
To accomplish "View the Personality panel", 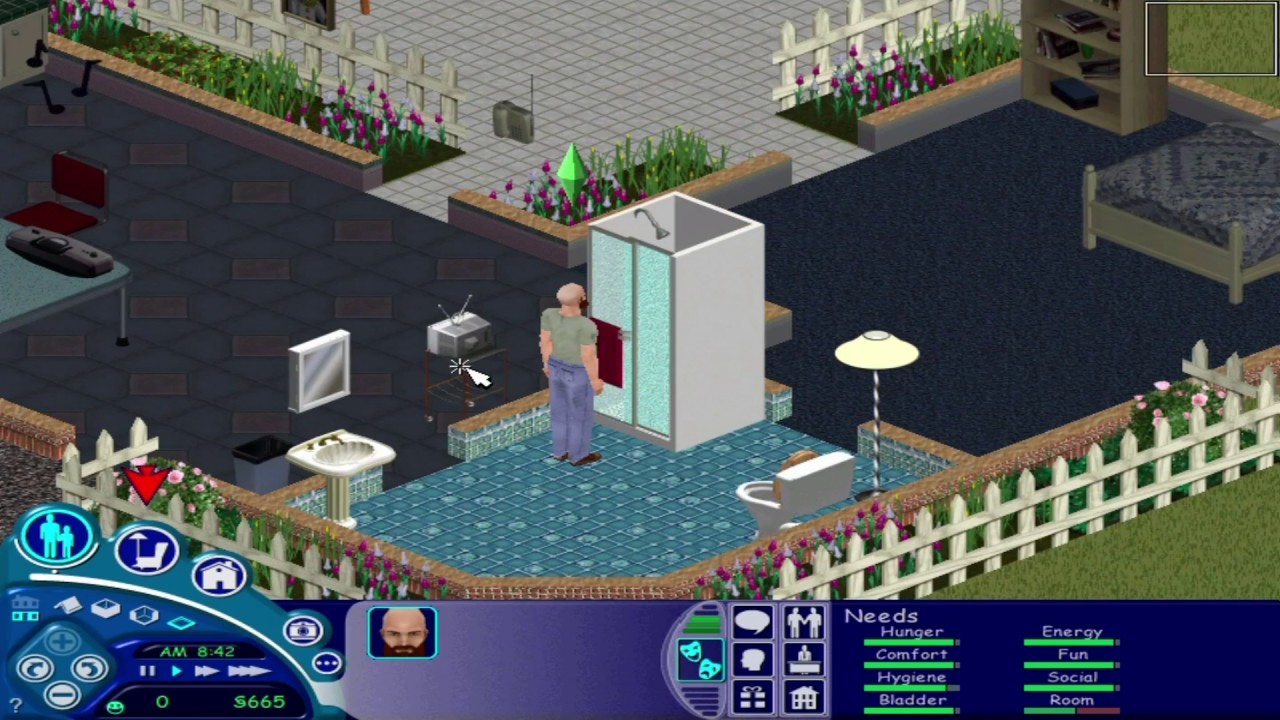I will coord(753,659).
